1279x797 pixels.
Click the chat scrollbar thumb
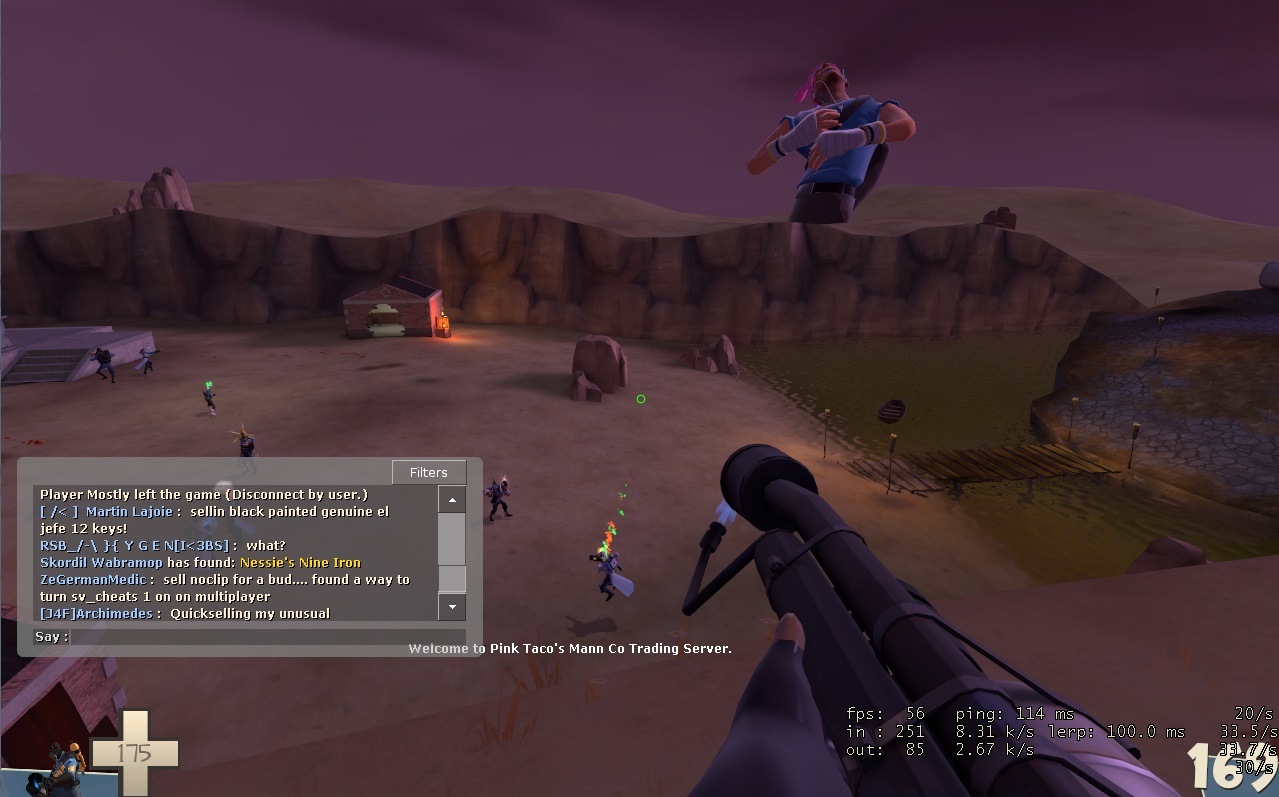coord(452,578)
